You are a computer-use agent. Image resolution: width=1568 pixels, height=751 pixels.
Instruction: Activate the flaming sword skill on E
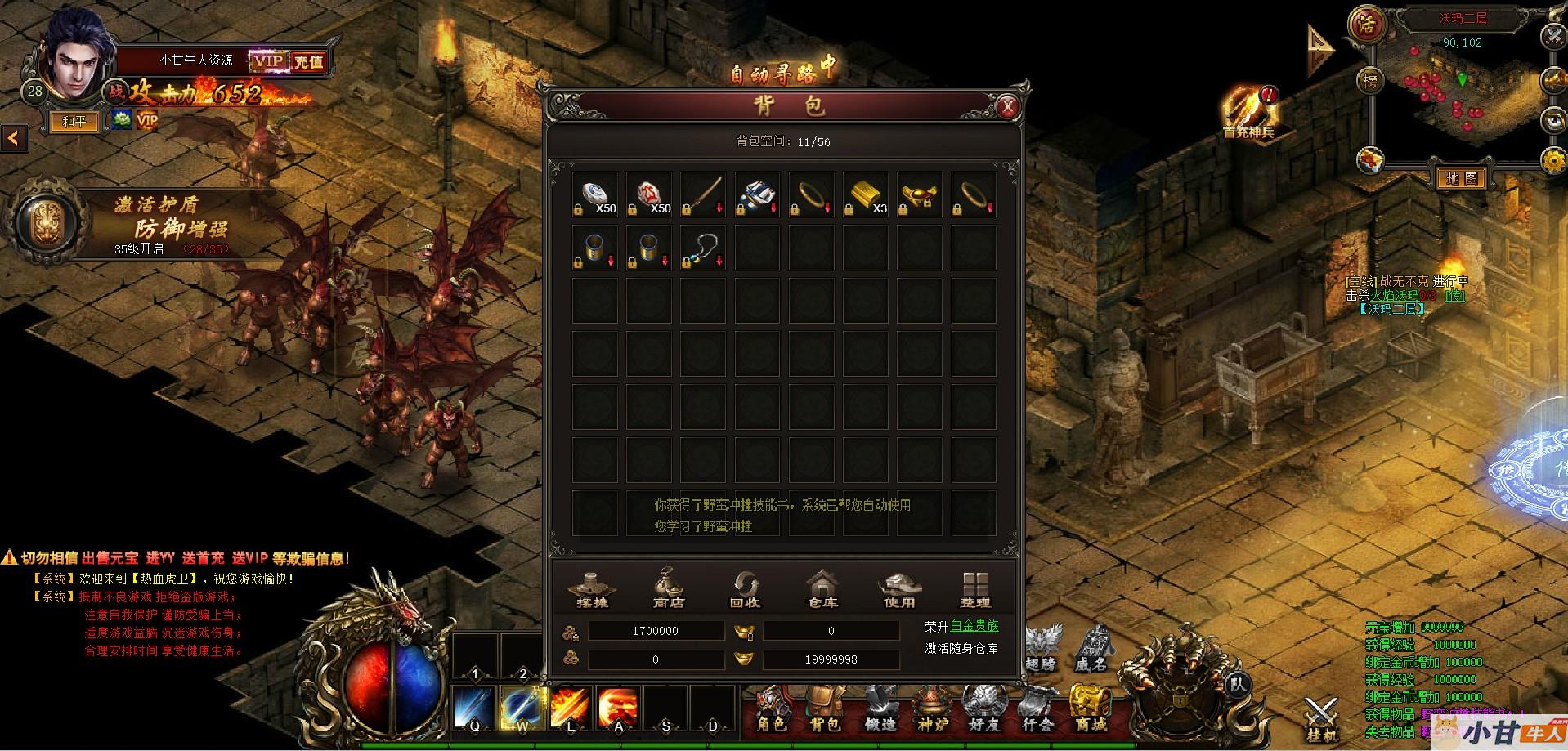pyautogui.click(x=571, y=708)
